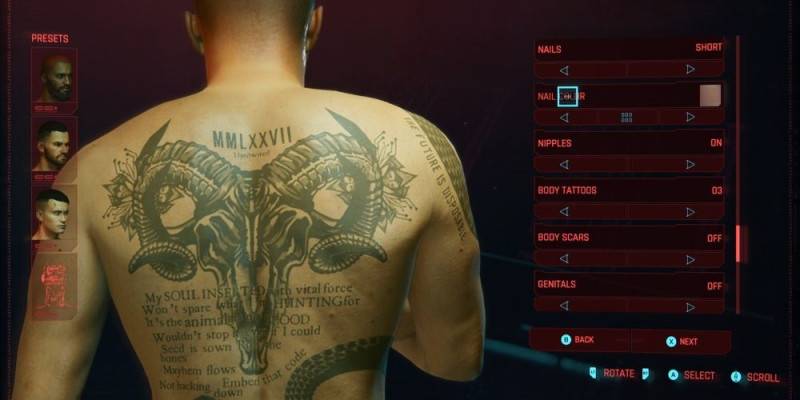Cycle Nail Color to the next option
800x400 pixels.
click(690, 117)
